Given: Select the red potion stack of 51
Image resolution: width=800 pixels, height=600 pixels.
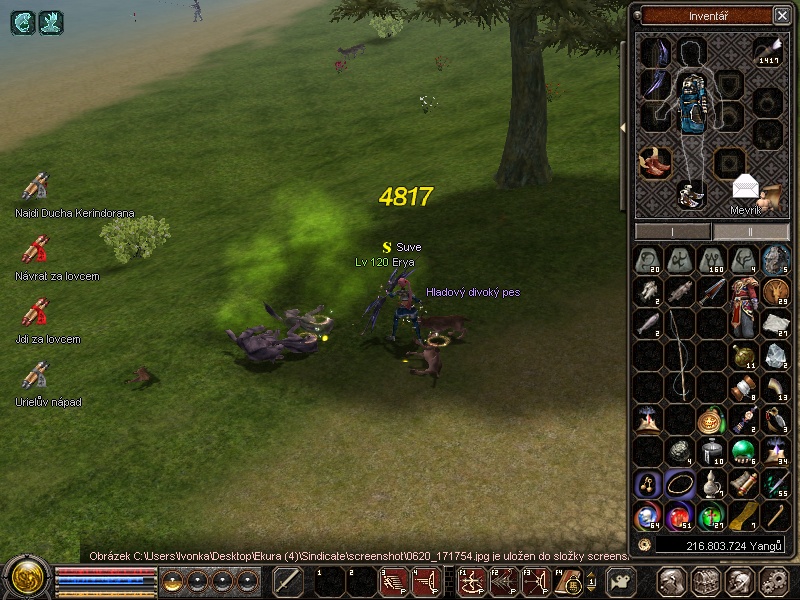Looking at the screenshot, I should [x=679, y=516].
